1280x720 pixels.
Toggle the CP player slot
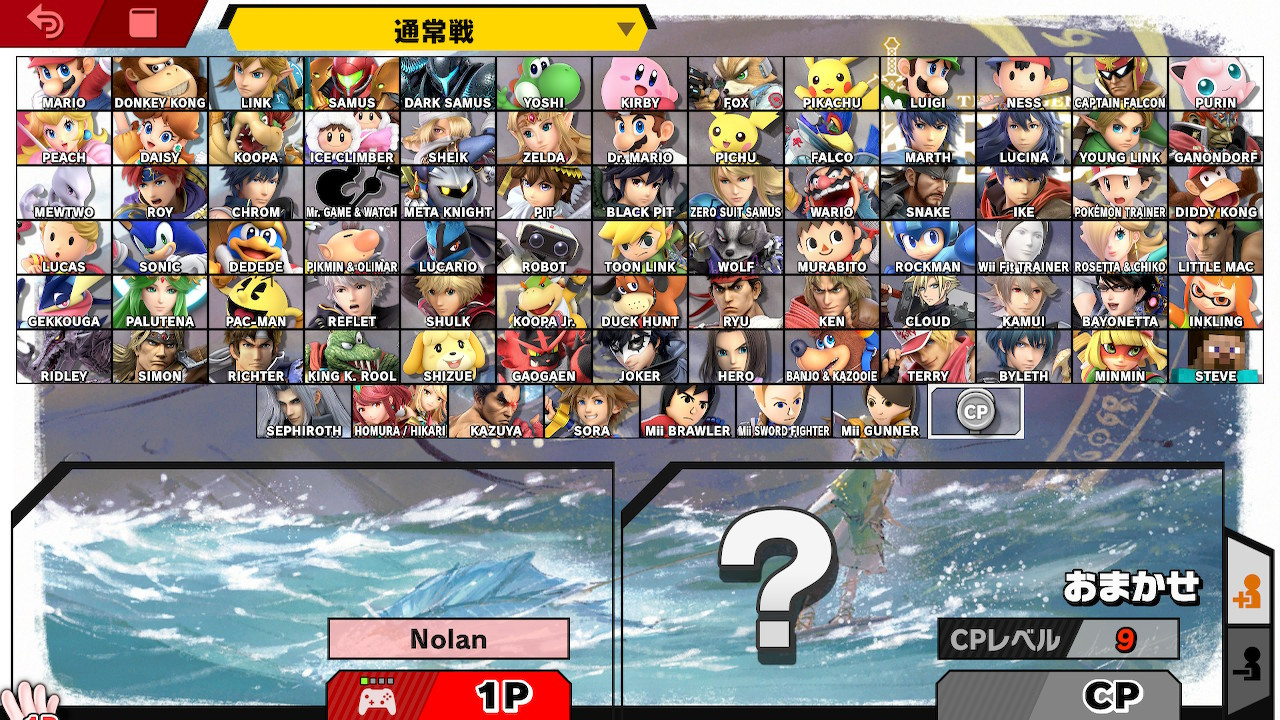1060,696
